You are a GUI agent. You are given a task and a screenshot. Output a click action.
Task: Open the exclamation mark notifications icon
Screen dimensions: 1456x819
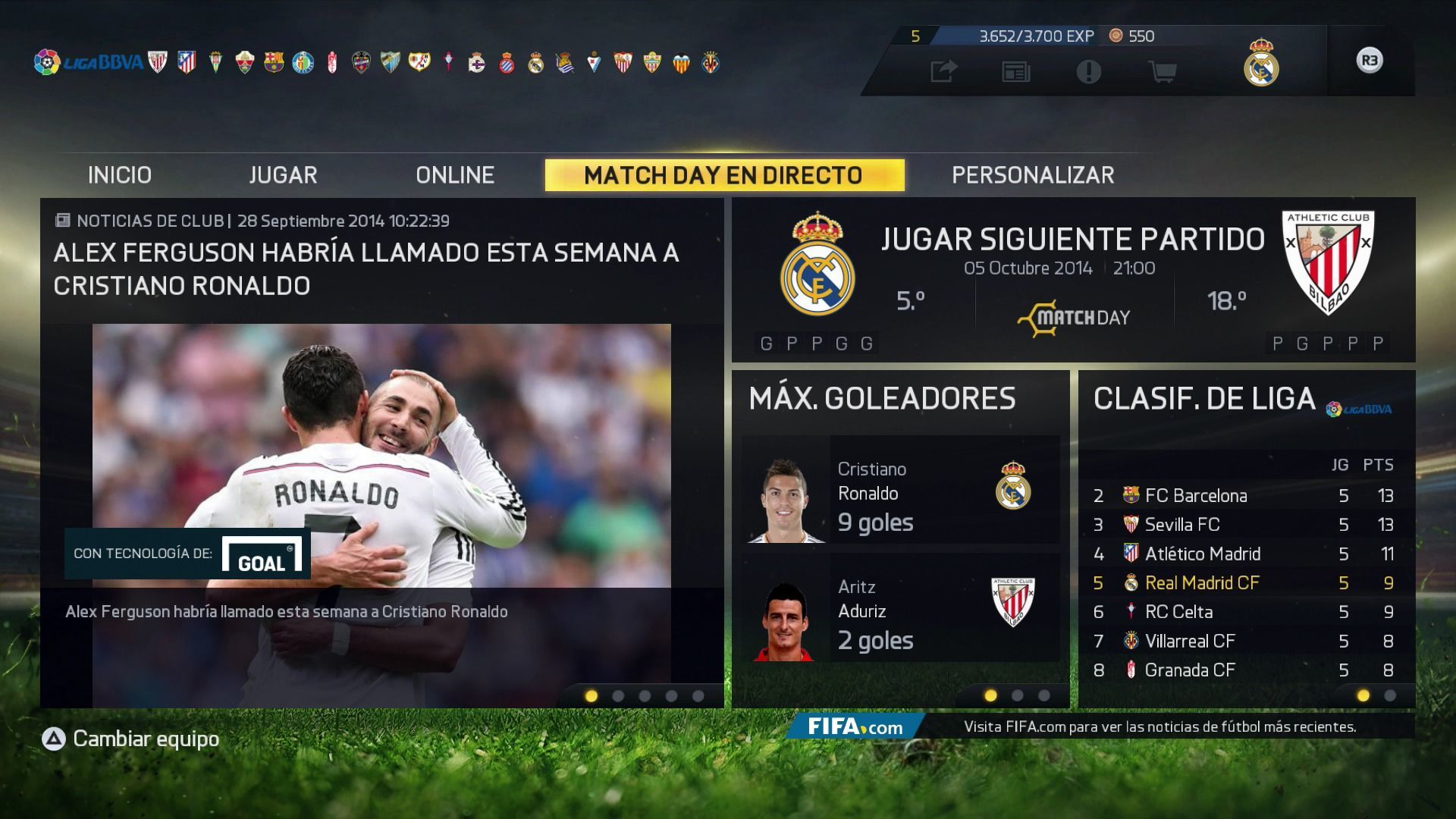point(1088,72)
